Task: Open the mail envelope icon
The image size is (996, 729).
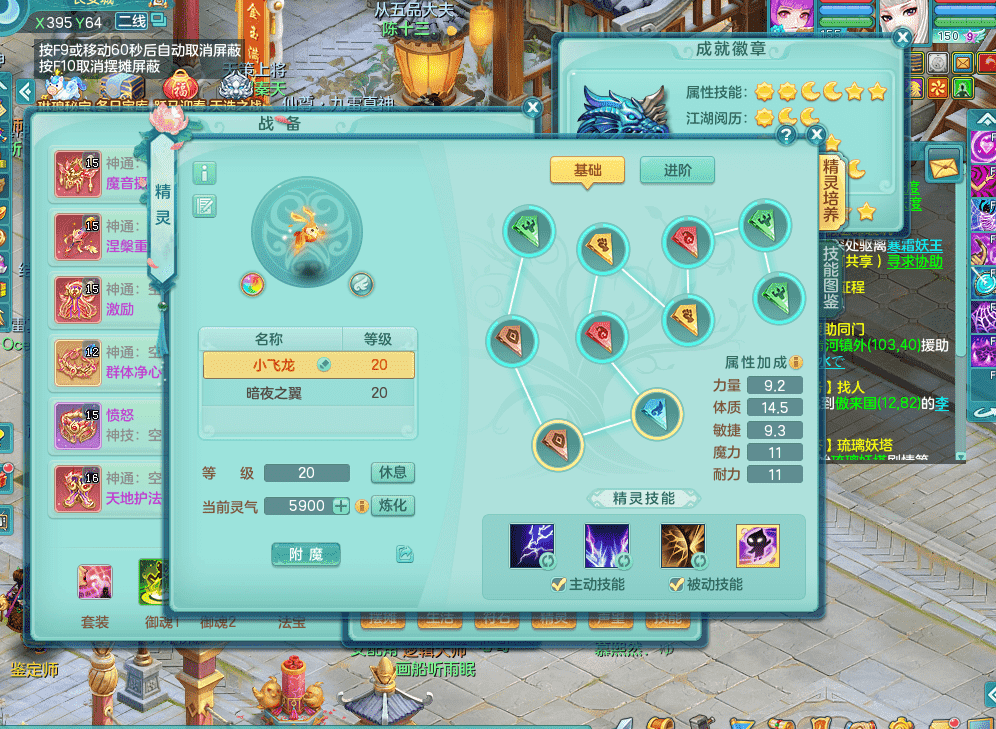Action: (x=942, y=163)
